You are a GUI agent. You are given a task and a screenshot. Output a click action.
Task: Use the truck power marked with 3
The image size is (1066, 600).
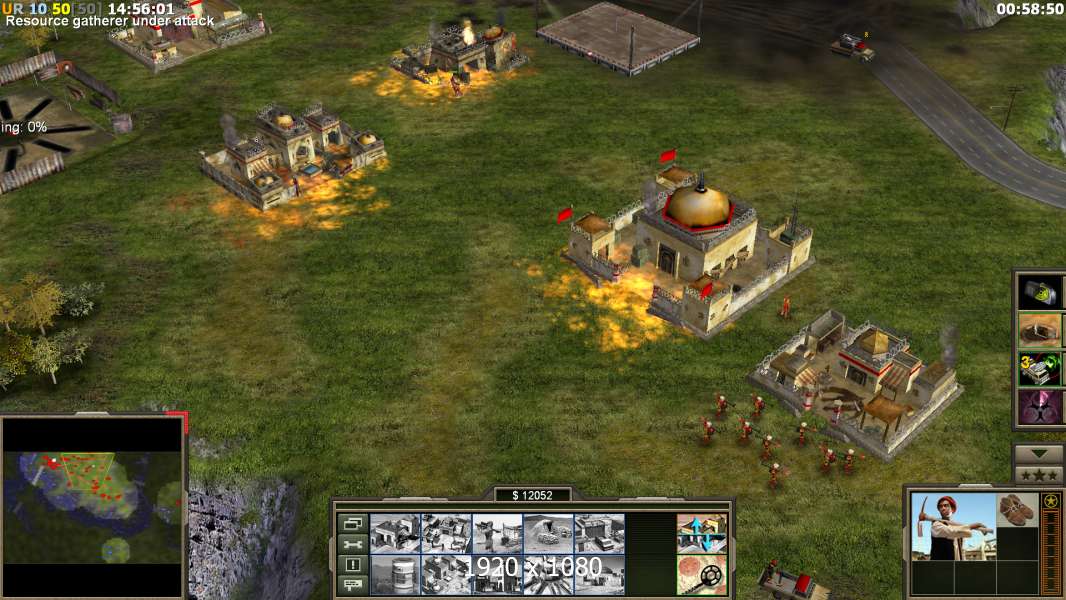pyautogui.click(x=1039, y=368)
